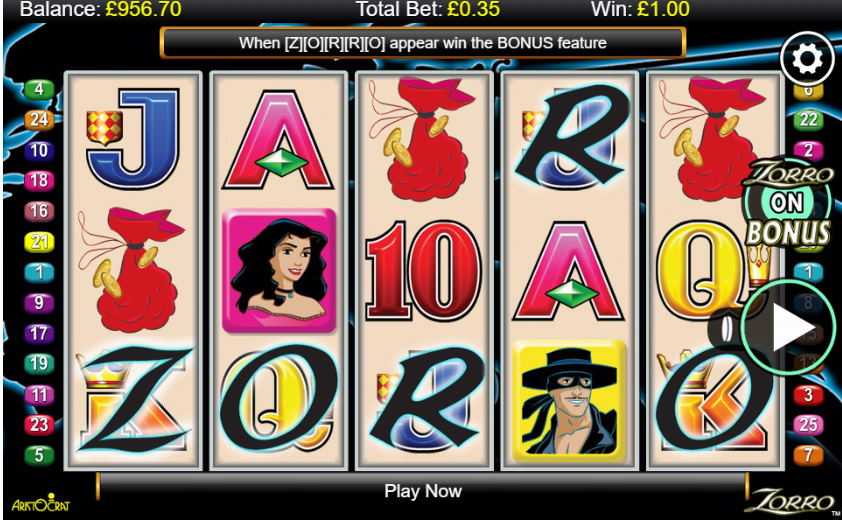
Task: Spin the reels with the play arrow
Action: click(x=787, y=327)
